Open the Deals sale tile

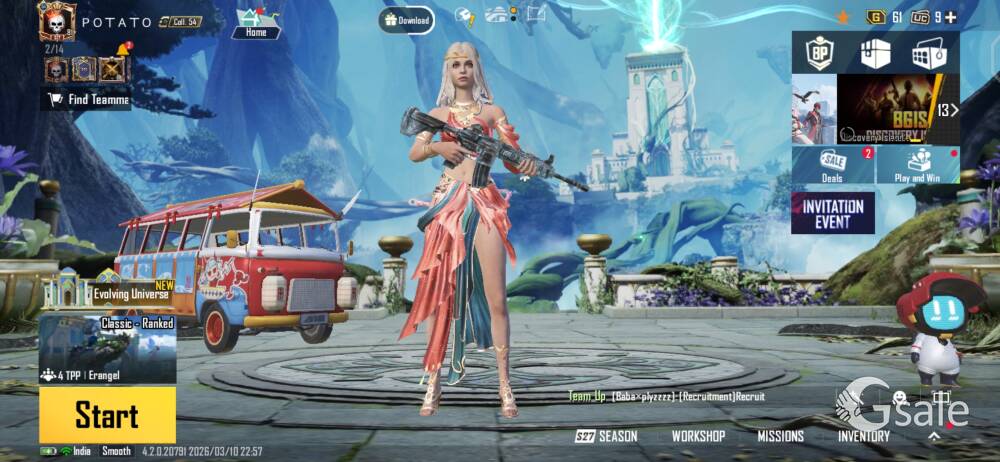coord(833,165)
